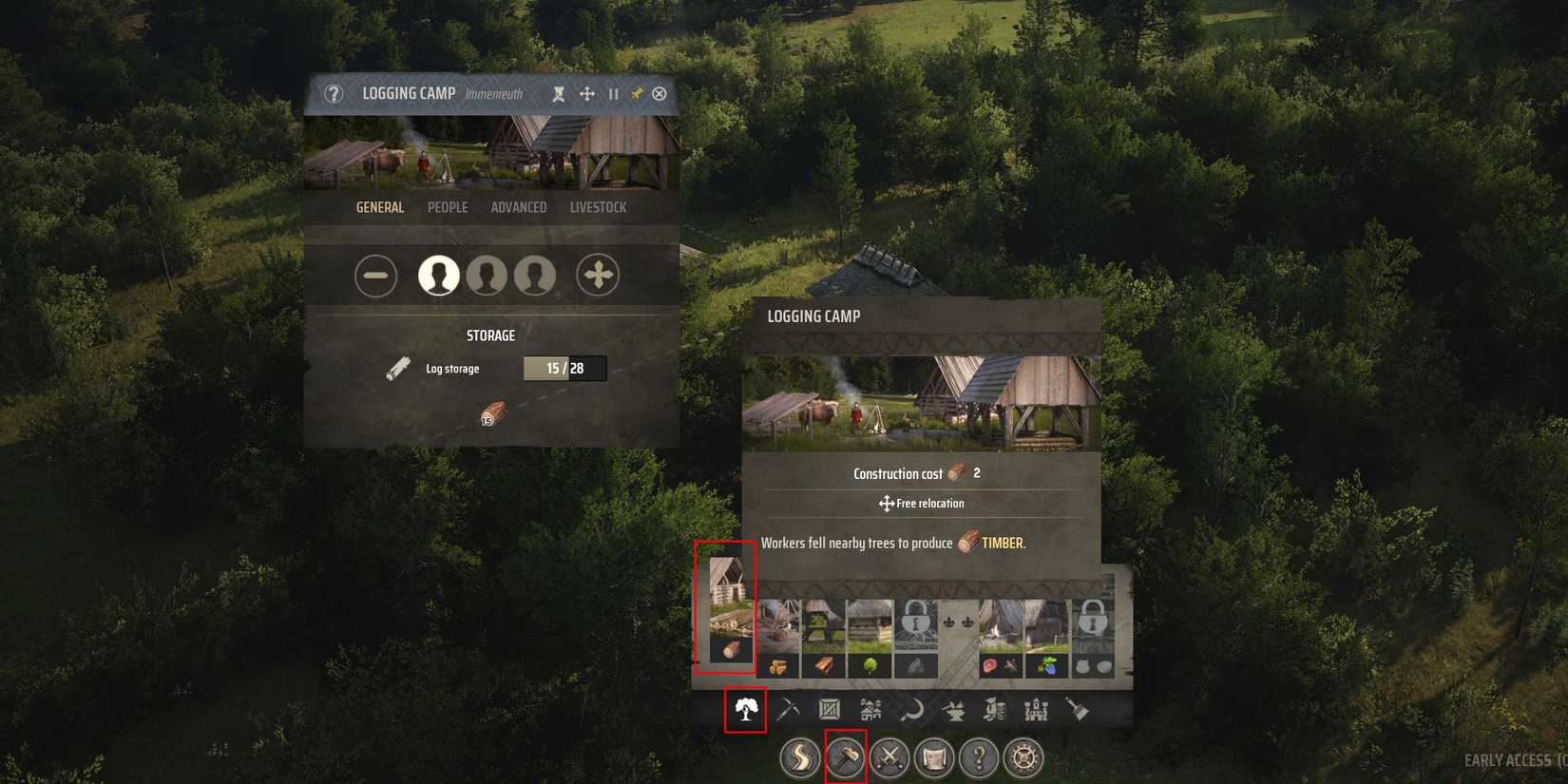Open the residential buildings category icon
The image size is (1568, 784).
coord(870,709)
